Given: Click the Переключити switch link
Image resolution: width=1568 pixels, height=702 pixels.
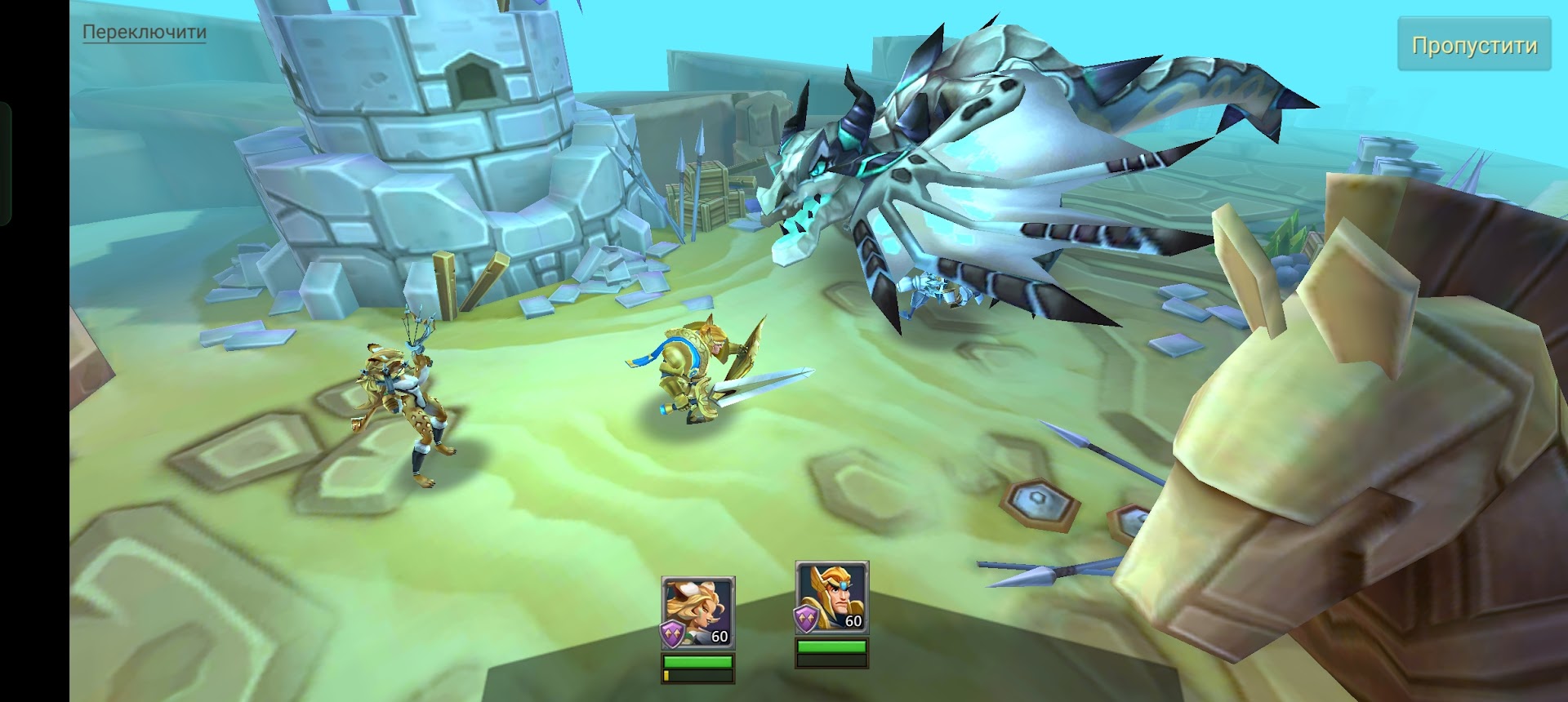Looking at the screenshot, I should (x=145, y=32).
